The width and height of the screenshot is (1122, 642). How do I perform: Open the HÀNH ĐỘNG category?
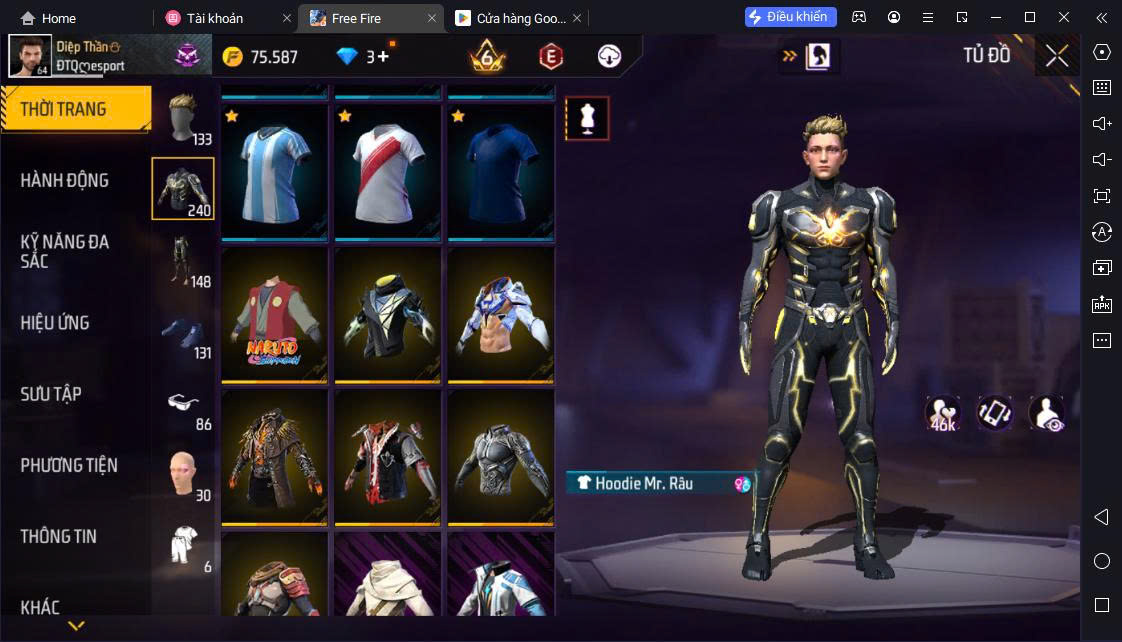64,181
